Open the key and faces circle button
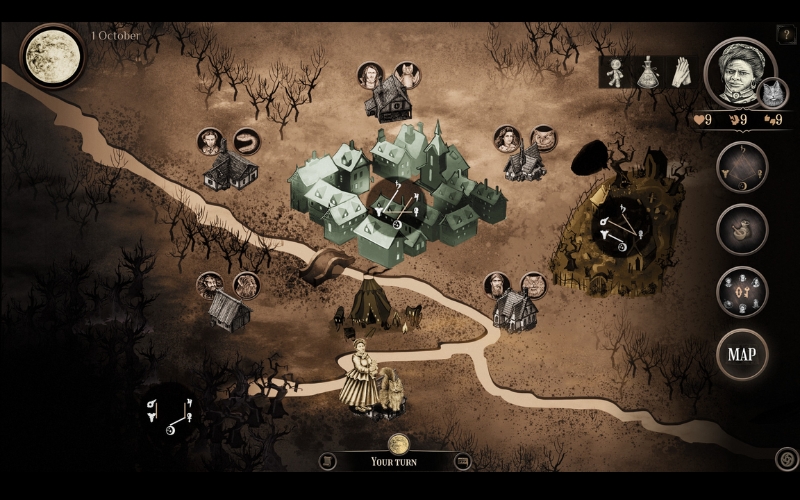 (x=741, y=291)
